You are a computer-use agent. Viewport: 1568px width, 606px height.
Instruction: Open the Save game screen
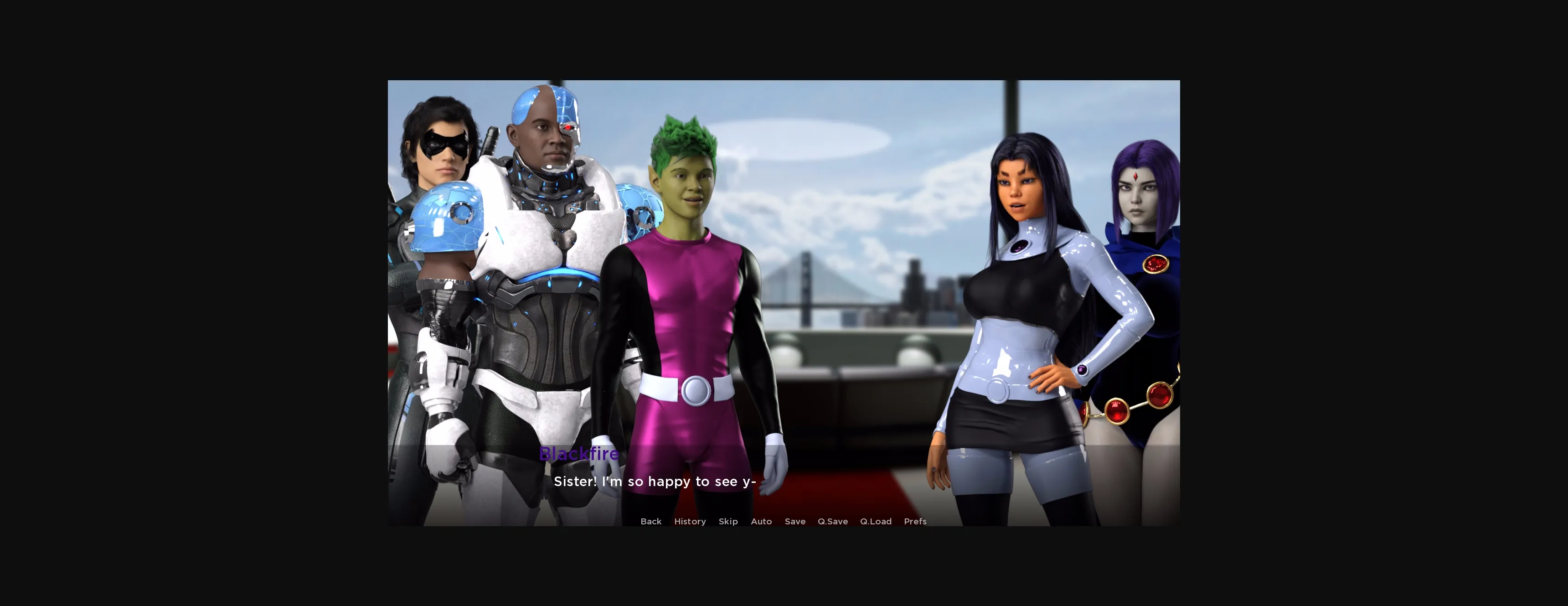[795, 521]
